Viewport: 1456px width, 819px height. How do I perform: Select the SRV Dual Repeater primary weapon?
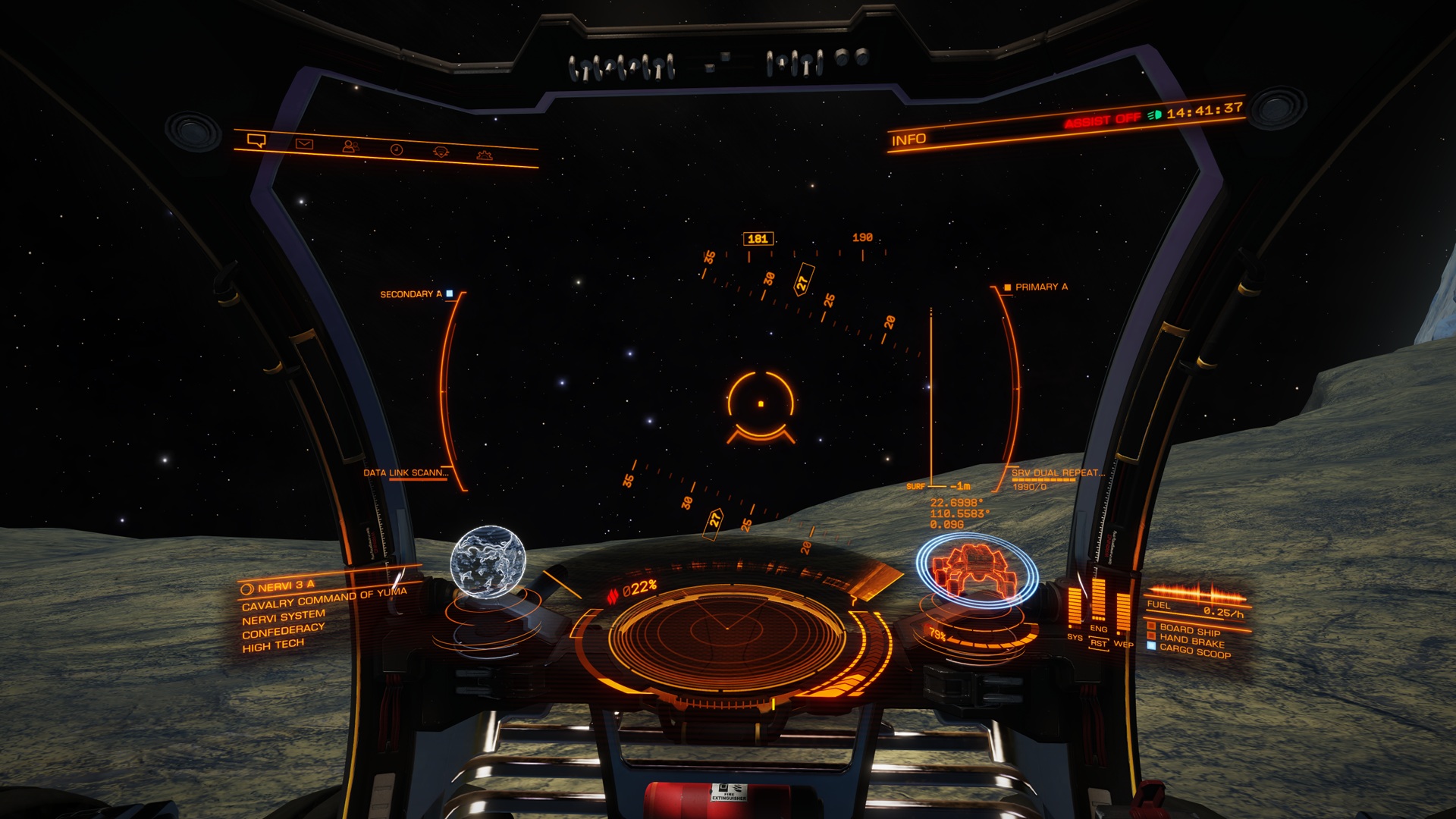pyautogui.click(x=1057, y=473)
